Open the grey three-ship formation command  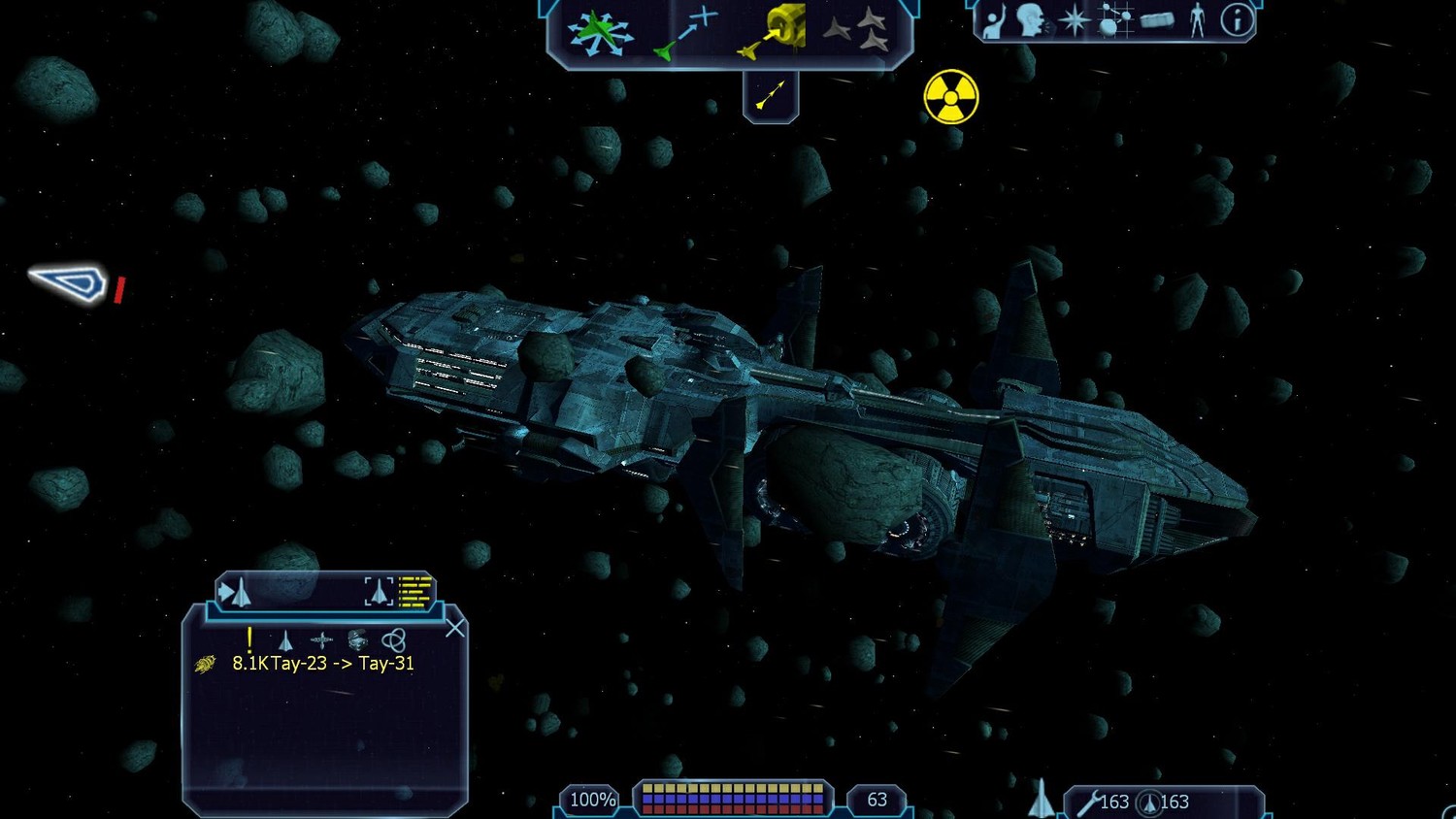(x=857, y=31)
